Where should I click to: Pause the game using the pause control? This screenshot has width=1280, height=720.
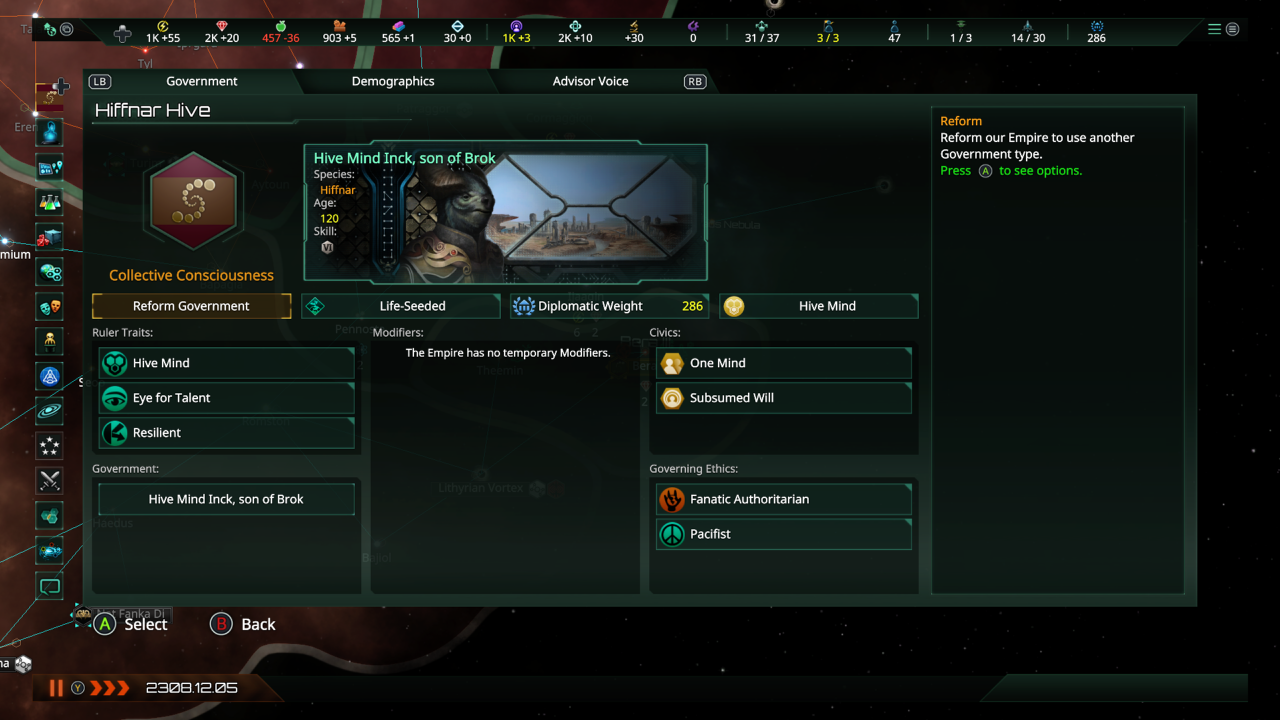click(56, 688)
